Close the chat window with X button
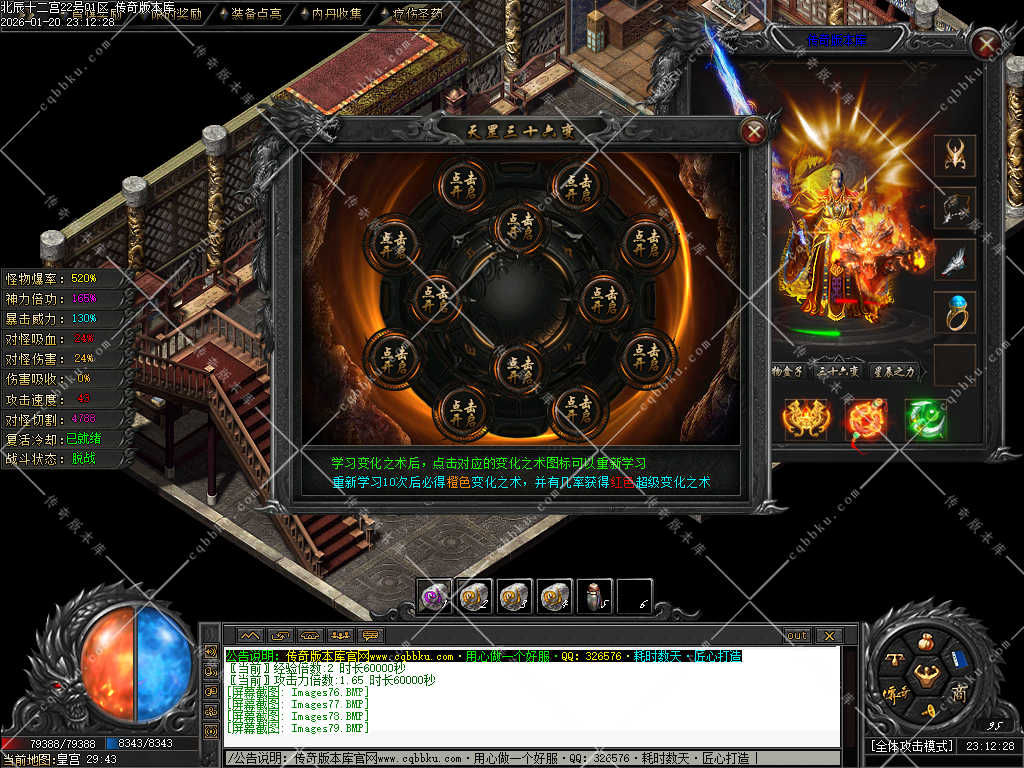Viewport: 1024px width, 768px height. [x=829, y=635]
